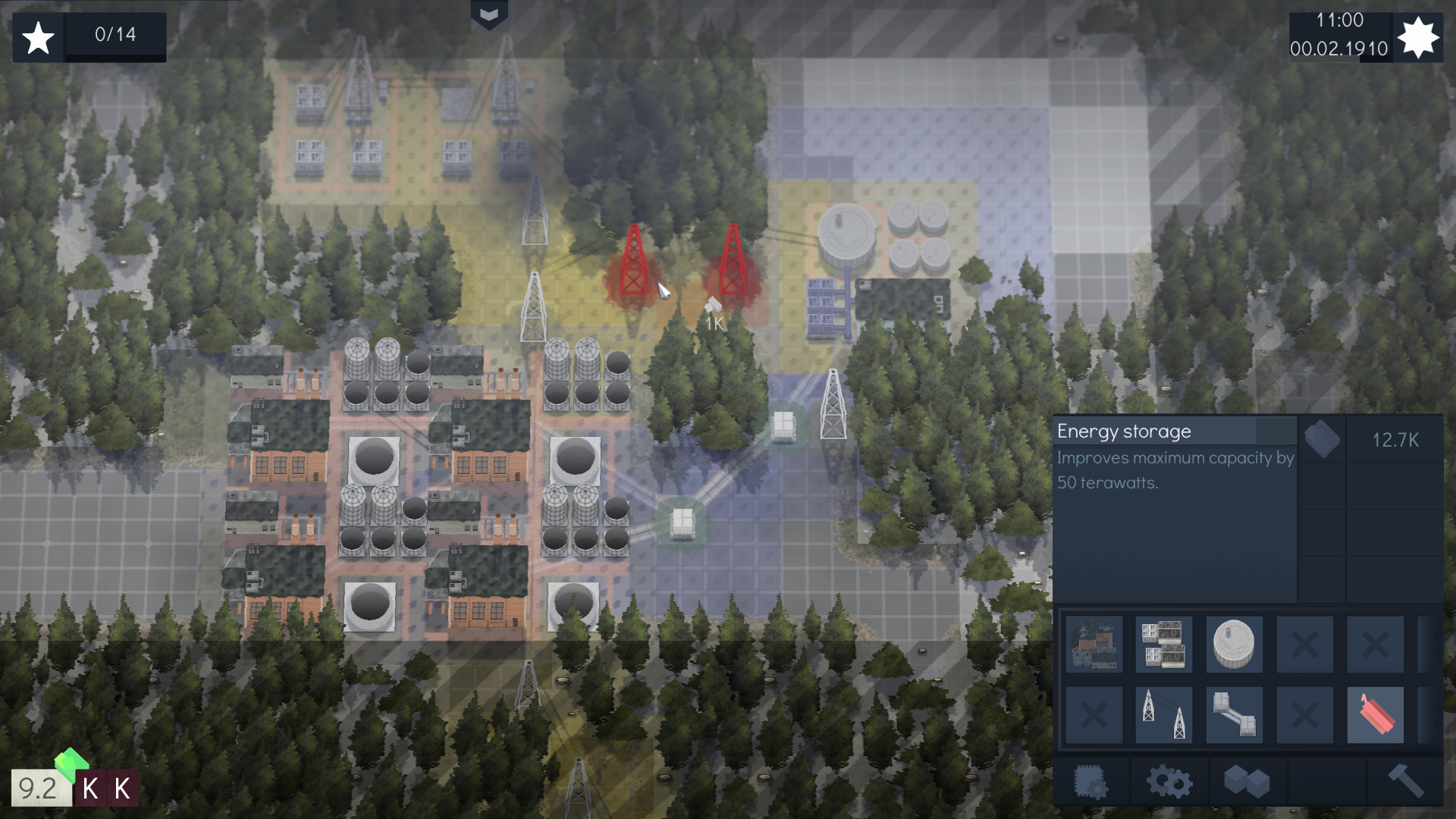Screen dimensions: 1456x819
Task: Open the chip-and-gear category tab
Action: [x=1091, y=781]
